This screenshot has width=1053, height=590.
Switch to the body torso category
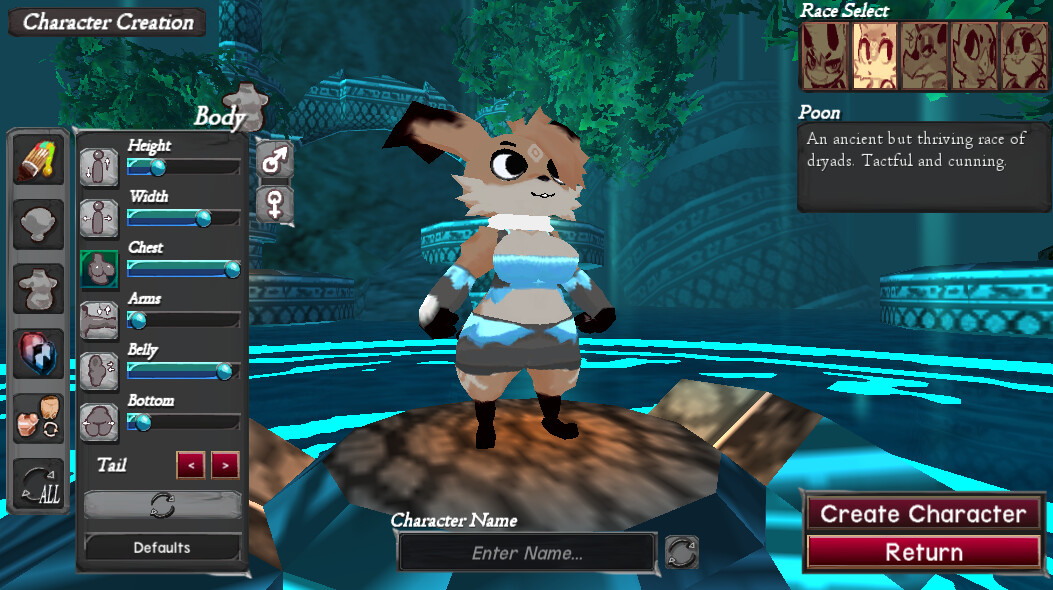pos(38,289)
